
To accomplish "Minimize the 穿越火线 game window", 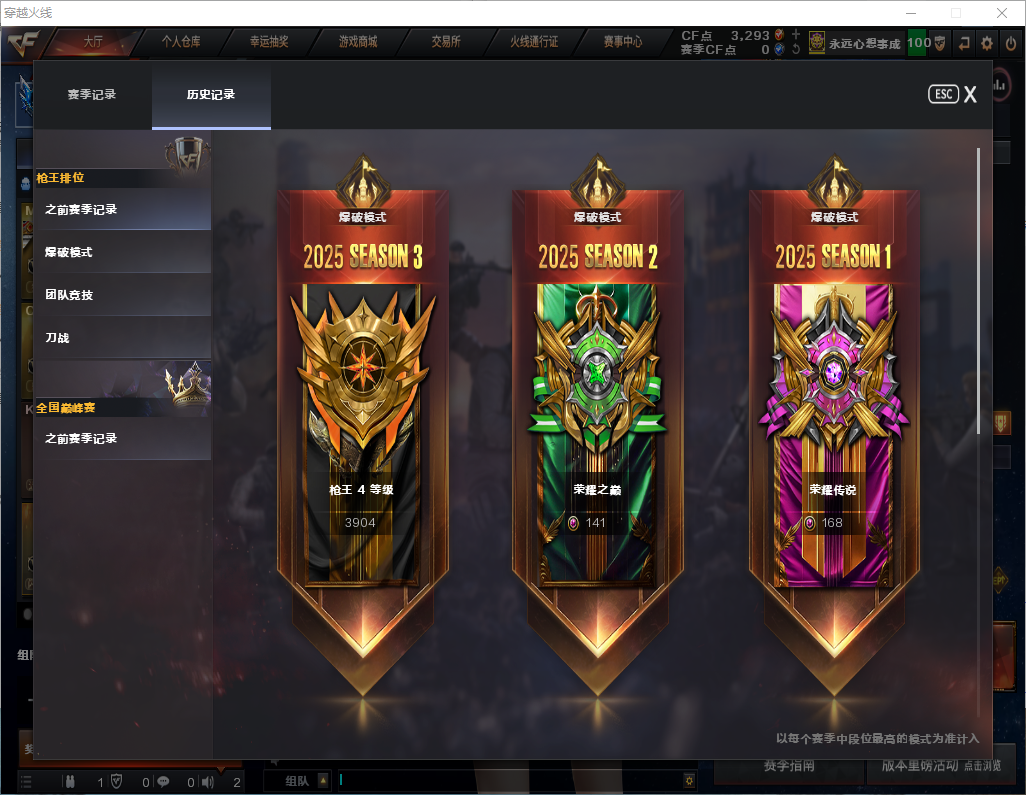I will point(910,13).
